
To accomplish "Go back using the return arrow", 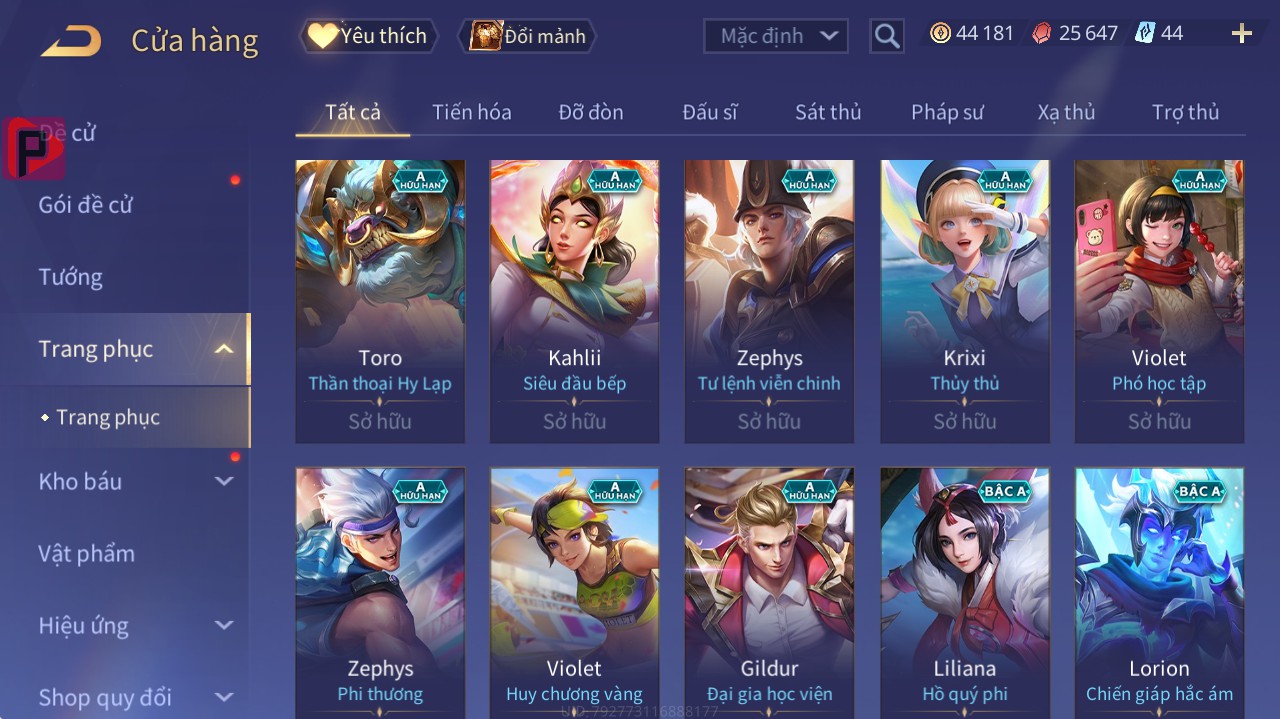I will (x=71, y=41).
